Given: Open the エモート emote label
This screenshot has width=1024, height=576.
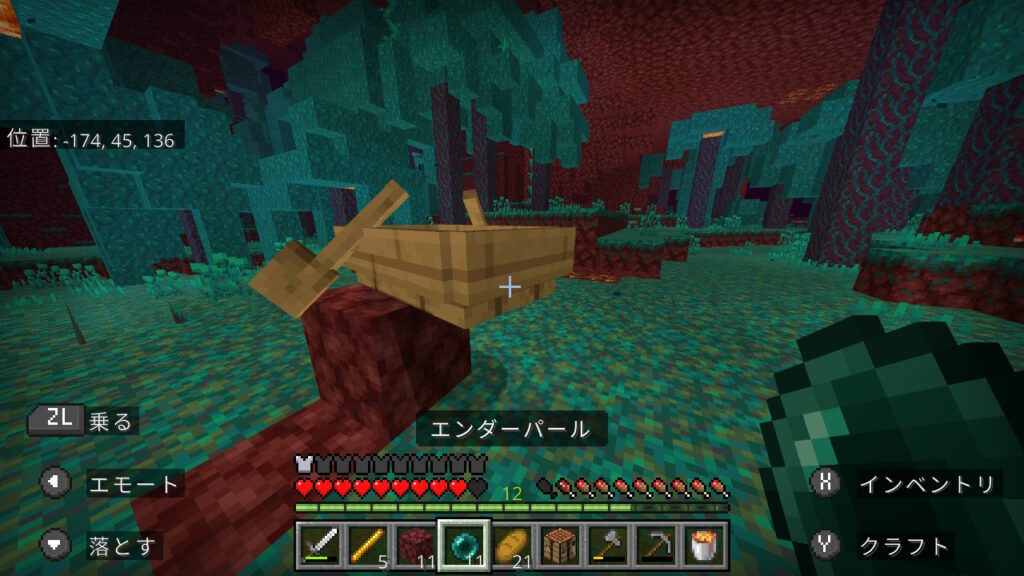Looking at the screenshot, I should 134,485.
